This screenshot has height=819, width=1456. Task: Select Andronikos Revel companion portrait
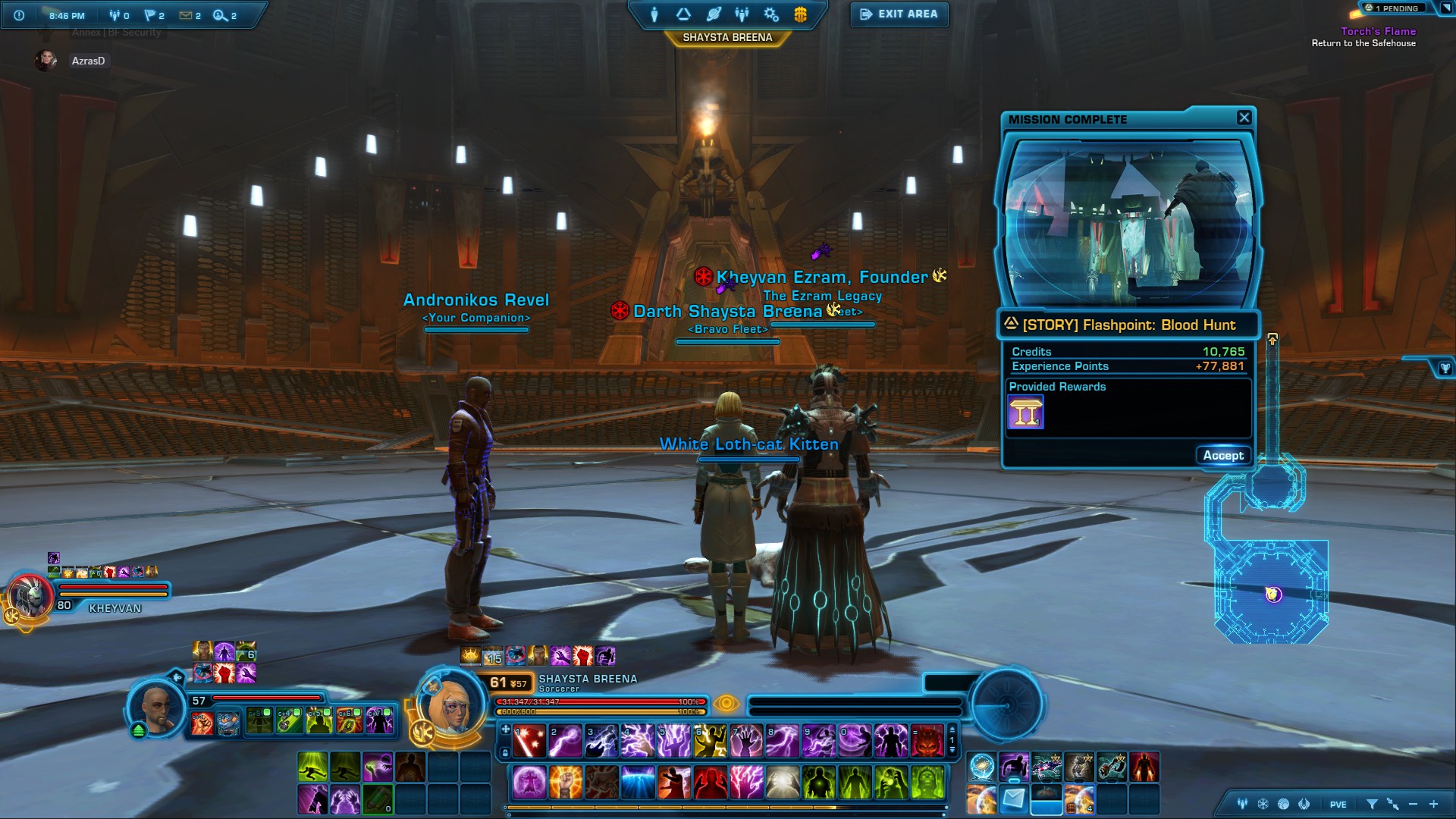158,708
